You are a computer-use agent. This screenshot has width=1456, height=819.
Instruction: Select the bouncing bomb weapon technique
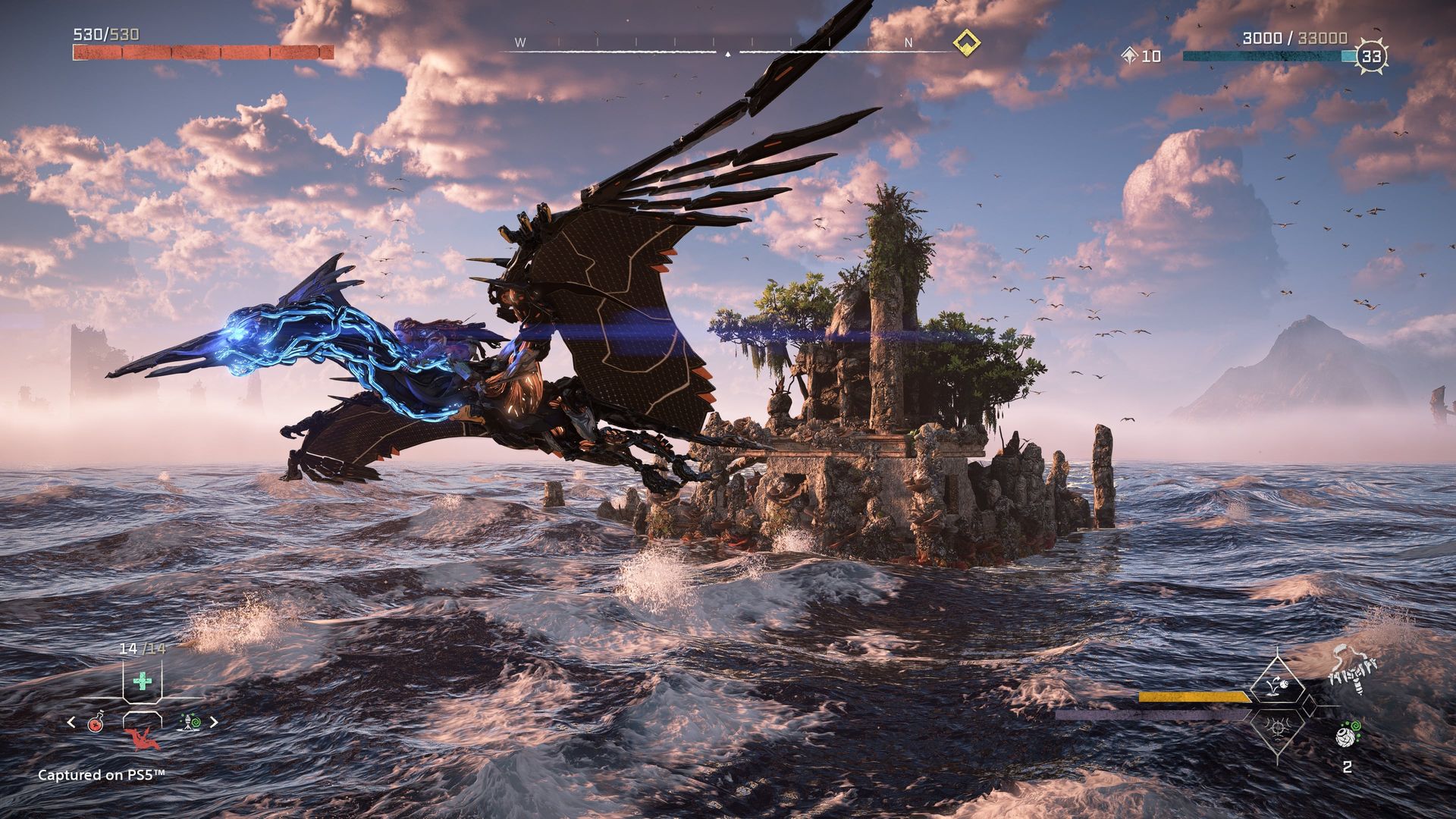coord(1279,682)
